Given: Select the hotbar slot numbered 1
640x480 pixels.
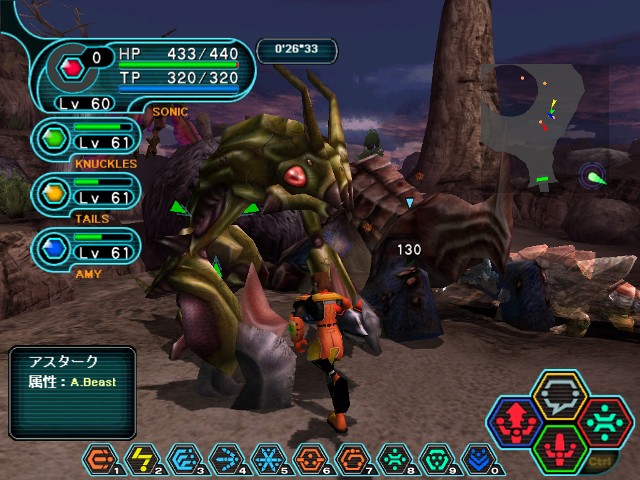Looking at the screenshot, I should (x=100, y=459).
